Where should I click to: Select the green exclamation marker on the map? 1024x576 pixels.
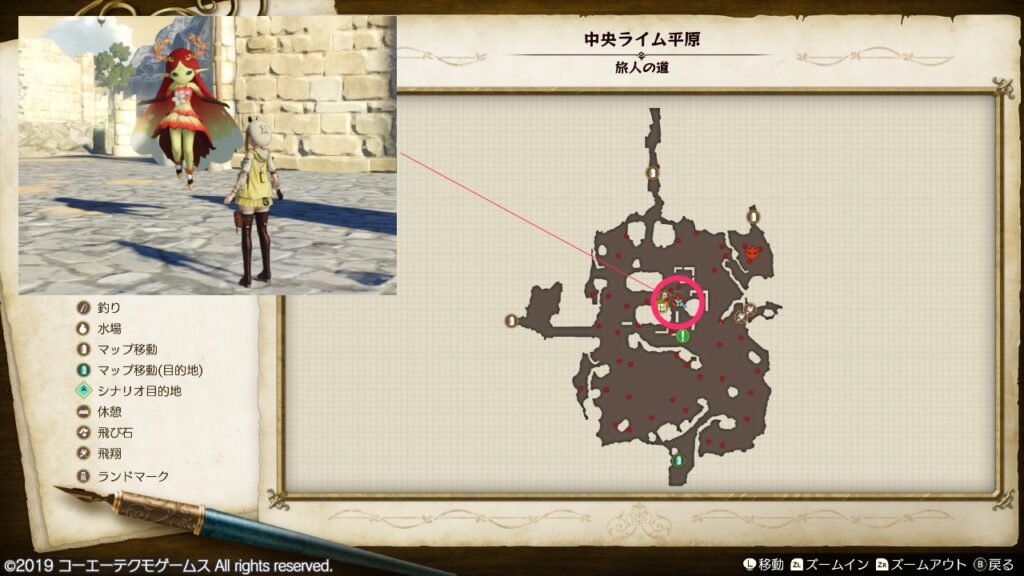[683, 336]
